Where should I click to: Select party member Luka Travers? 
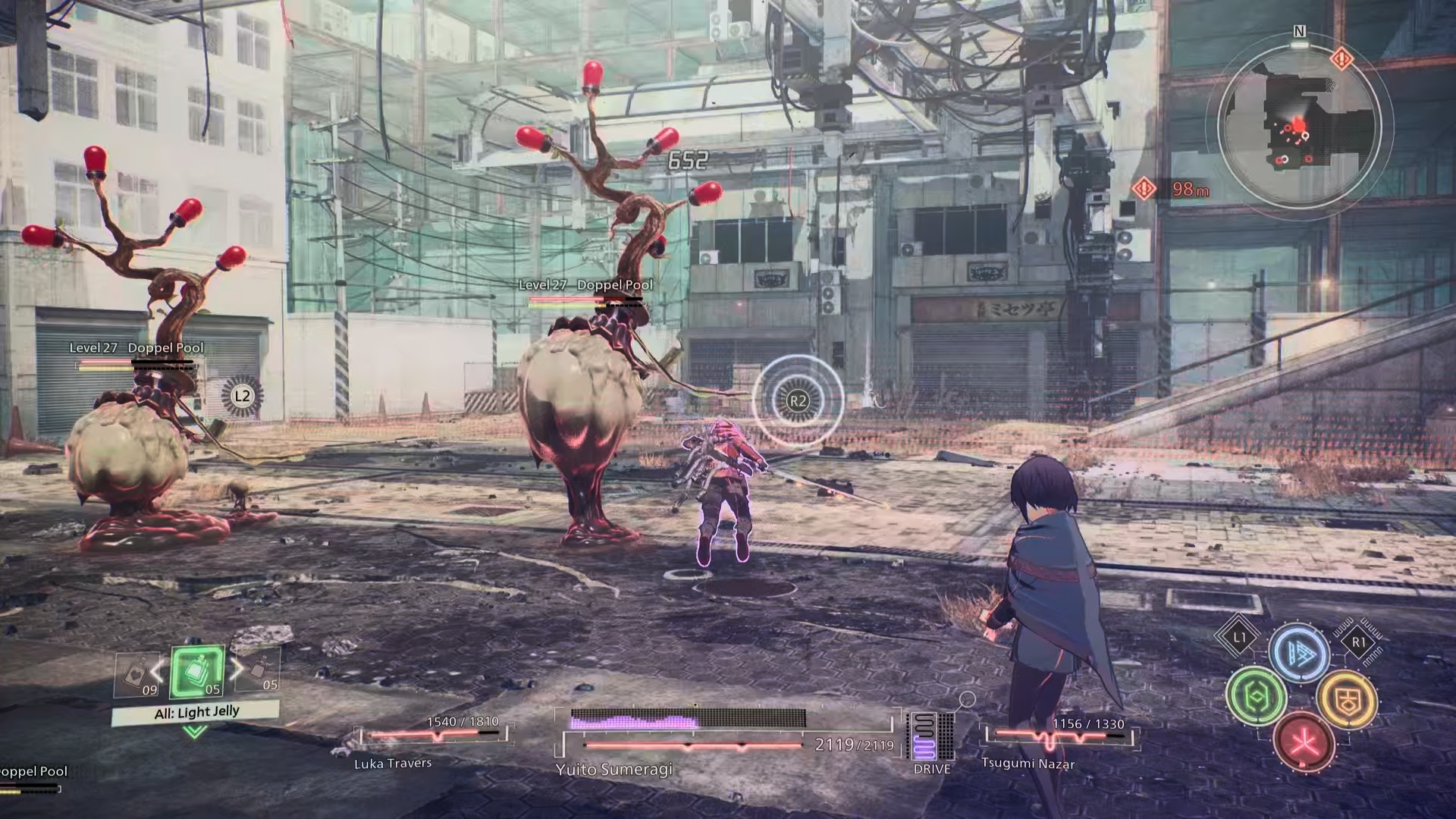393,763
